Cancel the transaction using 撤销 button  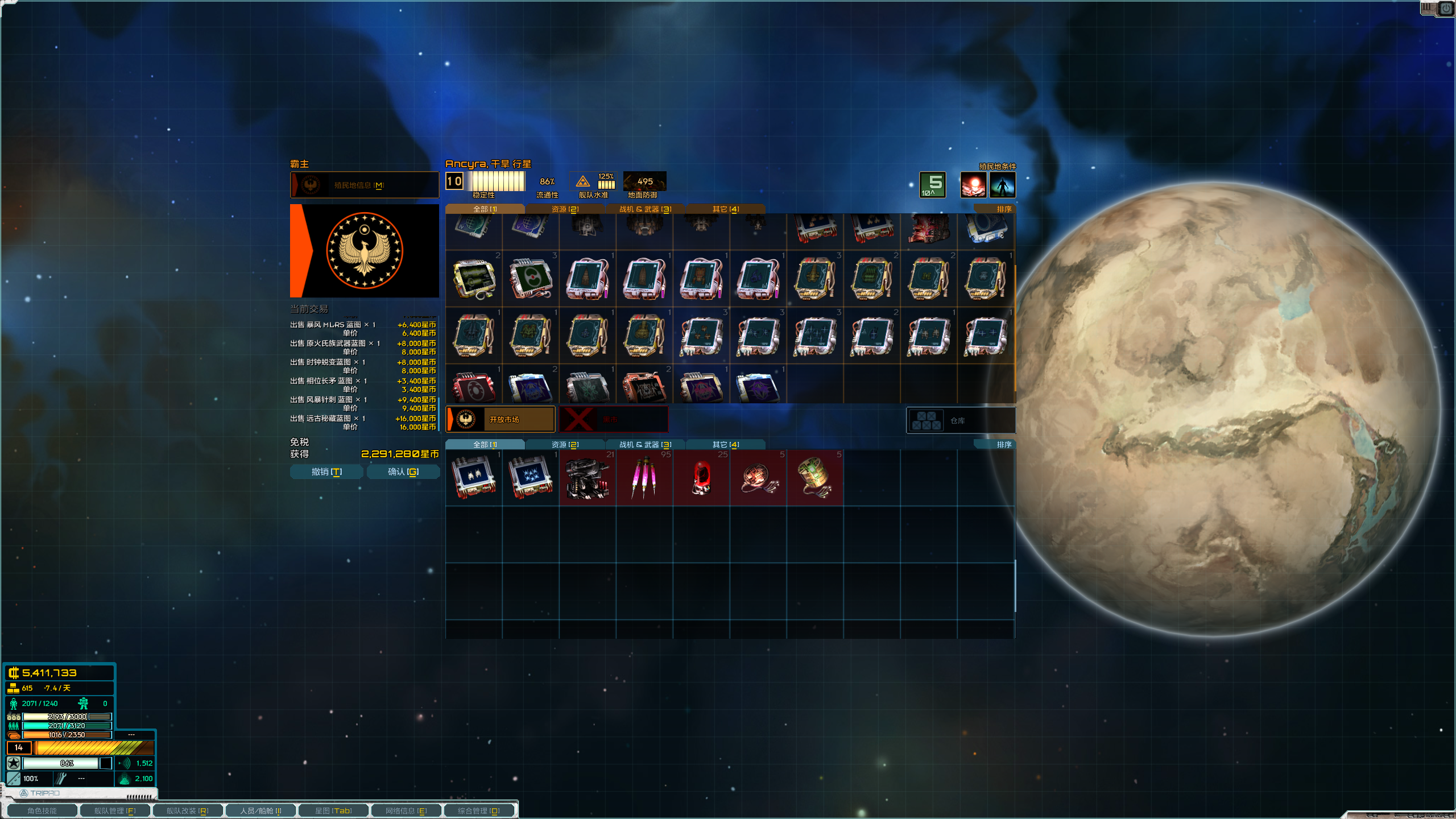click(x=326, y=472)
